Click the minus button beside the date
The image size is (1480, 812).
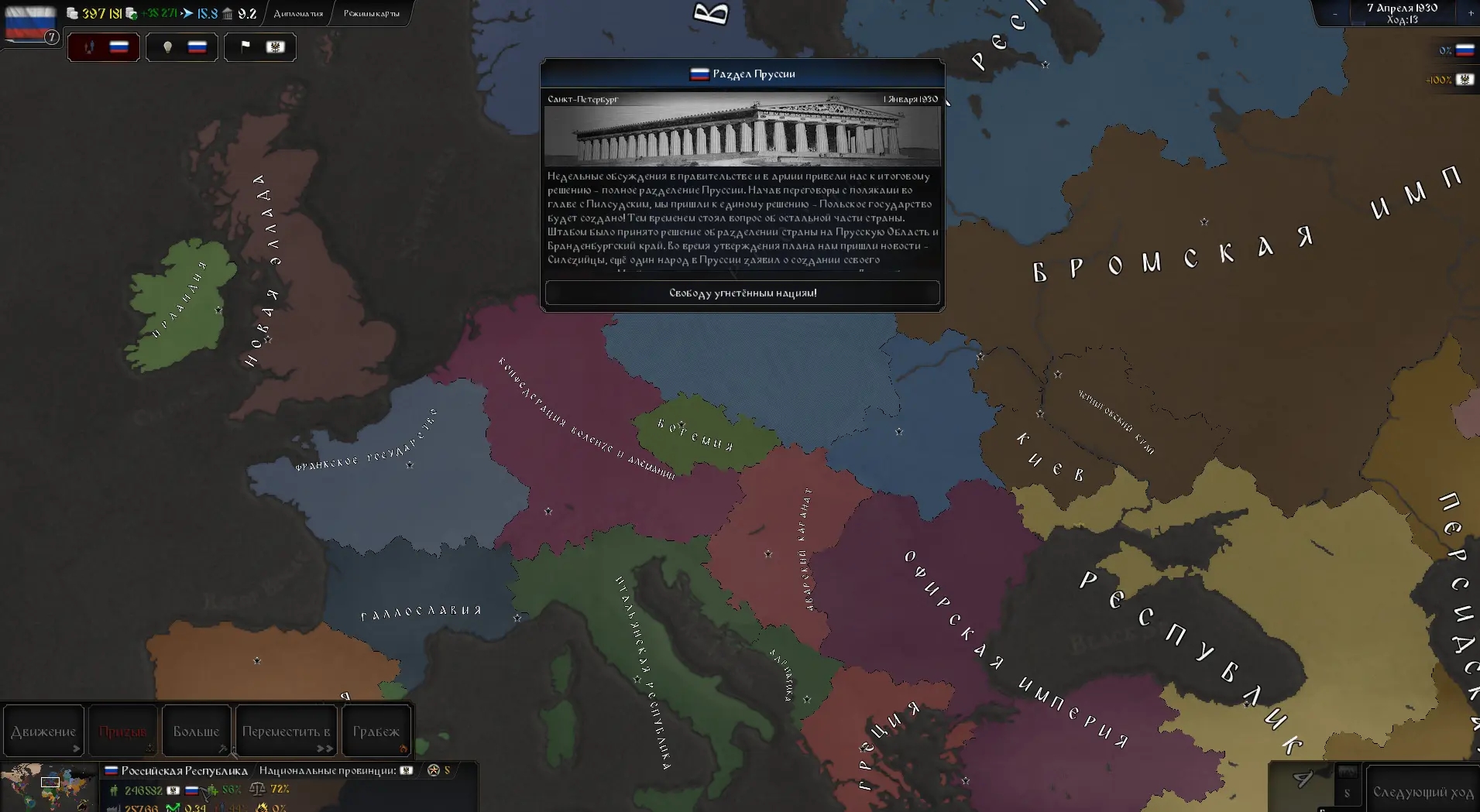pyautogui.click(x=1334, y=13)
